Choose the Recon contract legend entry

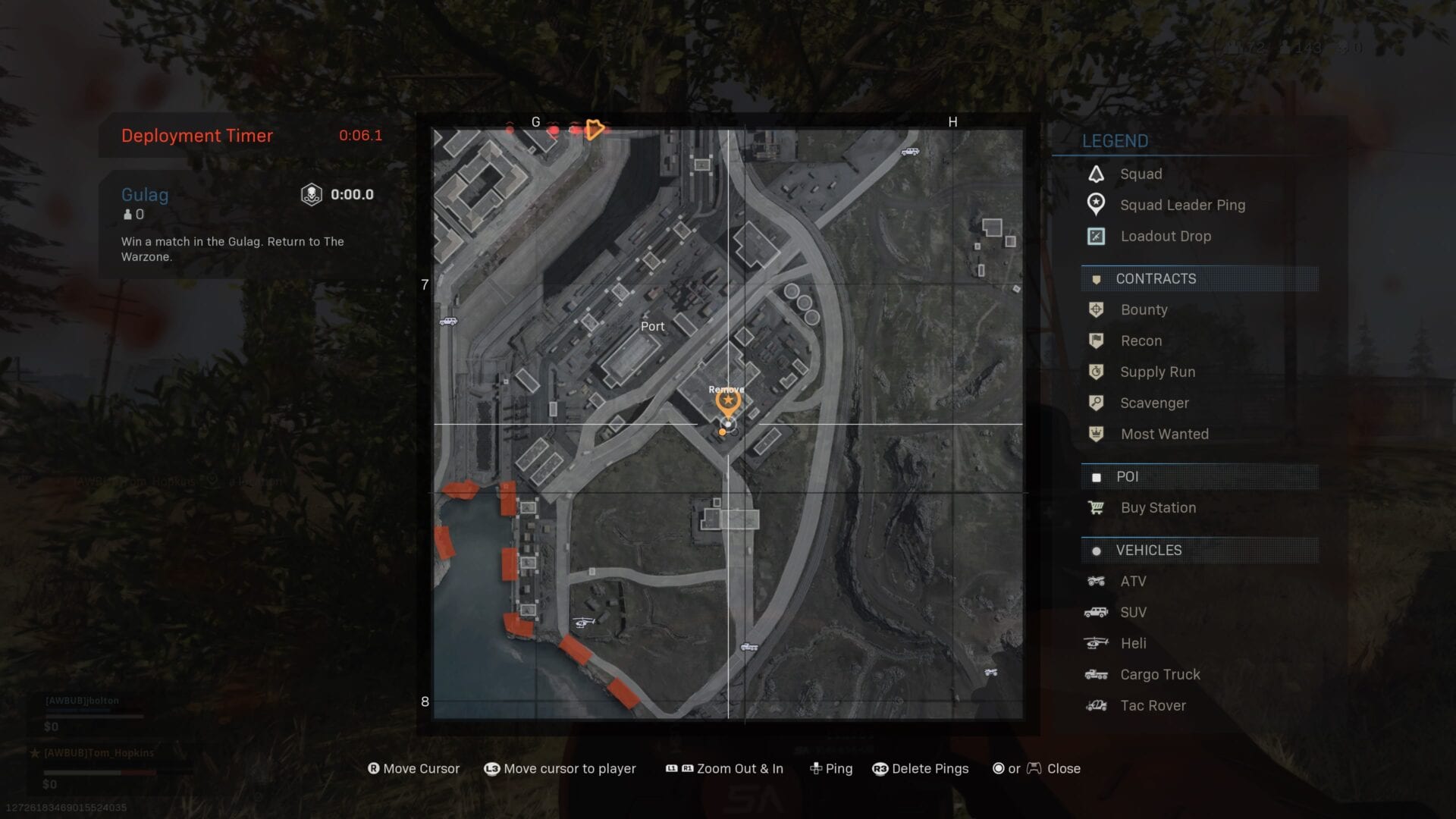(1141, 340)
